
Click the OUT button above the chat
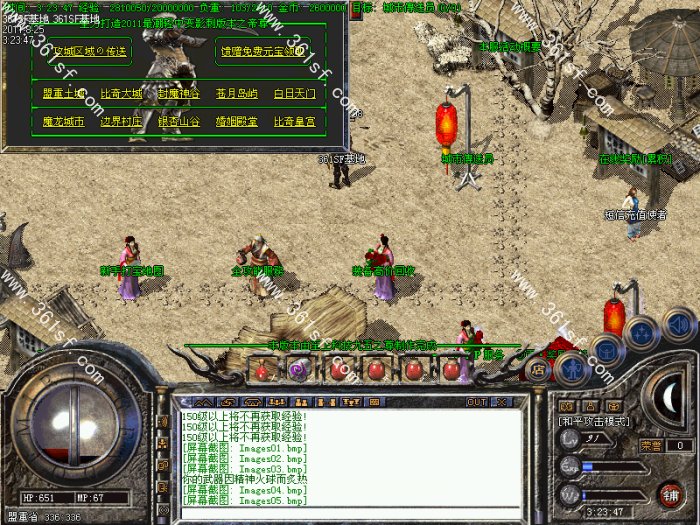[x=476, y=401]
